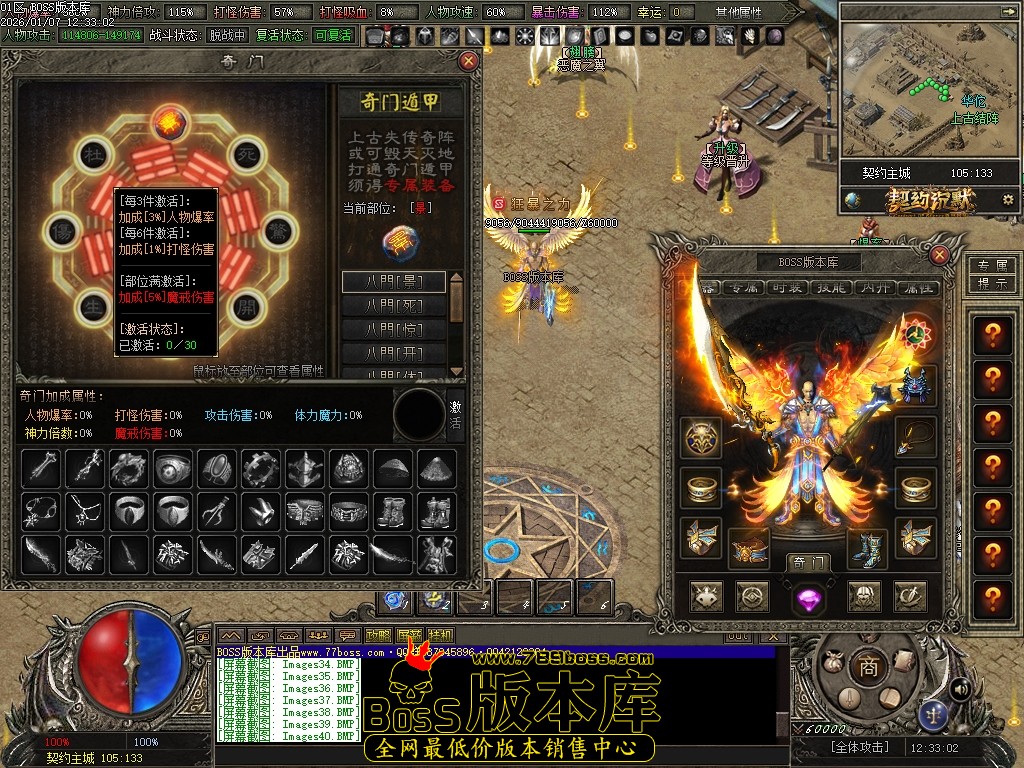
Task: Close the character equipment window
Action: click(939, 255)
